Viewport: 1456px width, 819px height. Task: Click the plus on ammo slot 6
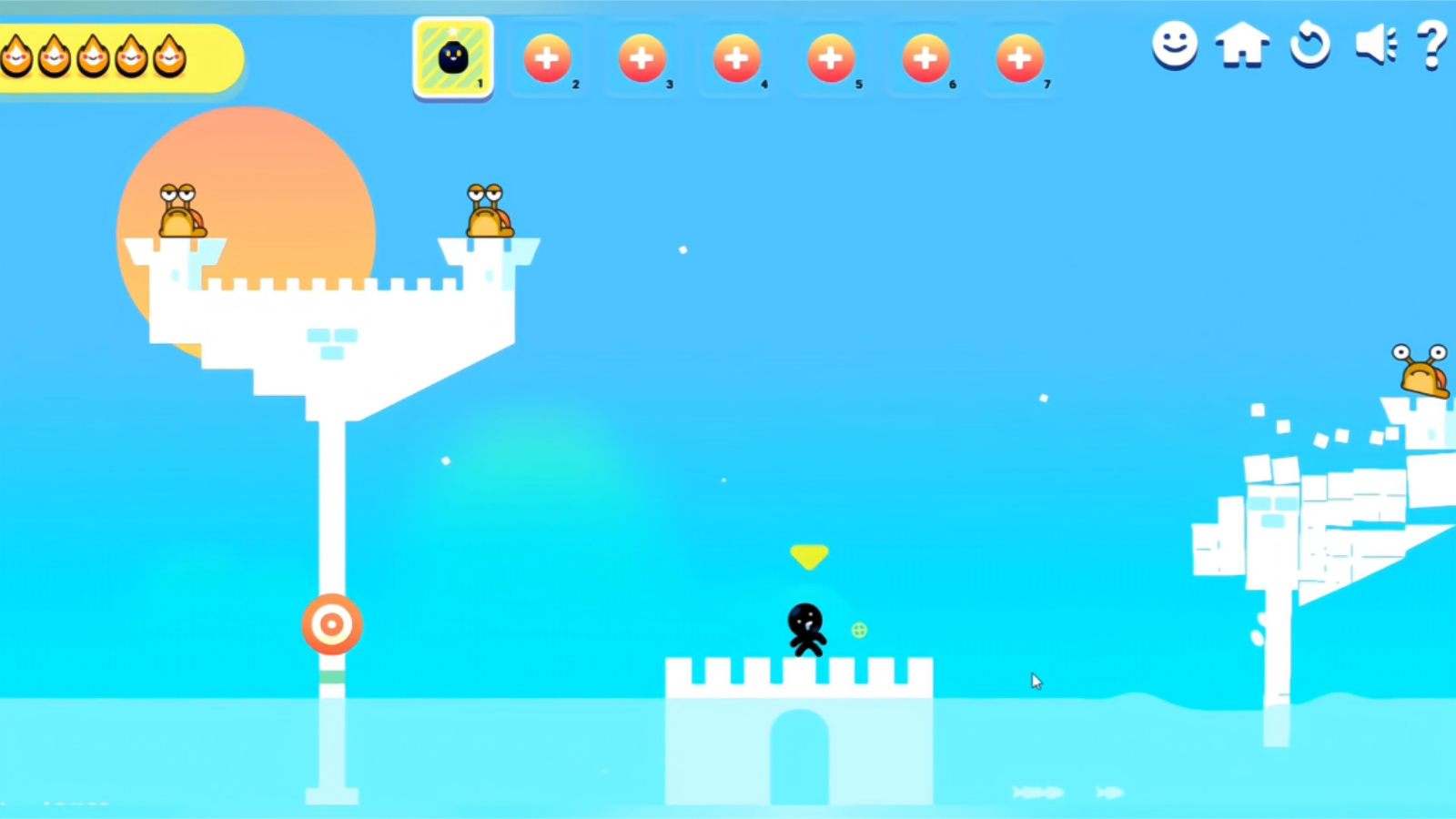coord(925,57)
